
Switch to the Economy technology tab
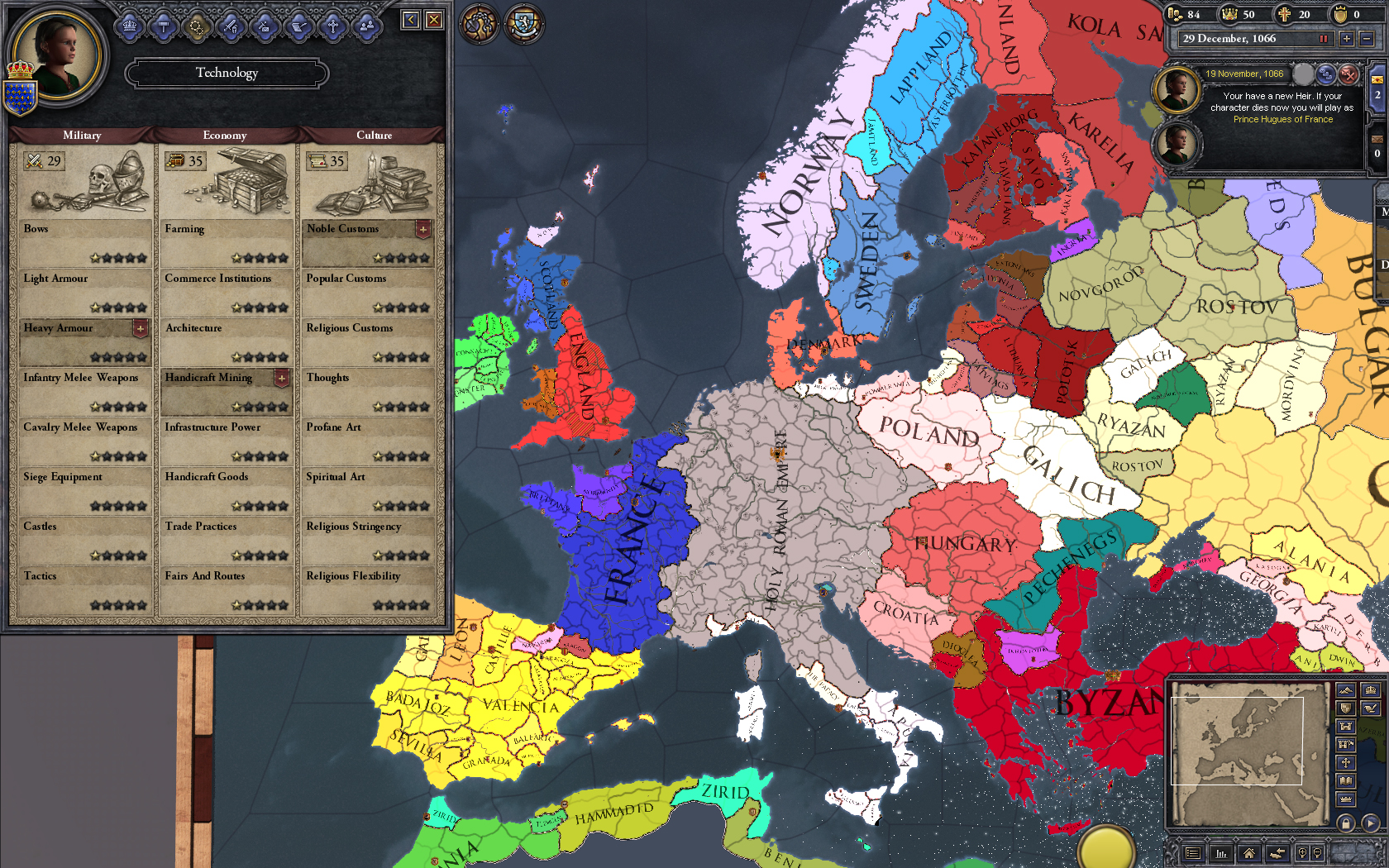coord(225,135)
